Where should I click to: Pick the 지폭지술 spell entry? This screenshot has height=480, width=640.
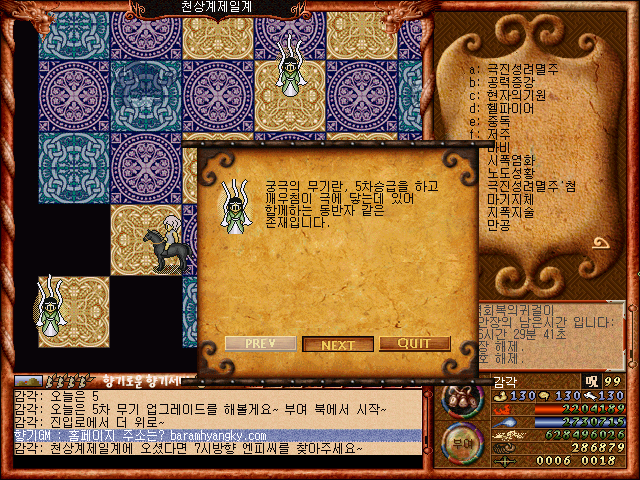512,212
